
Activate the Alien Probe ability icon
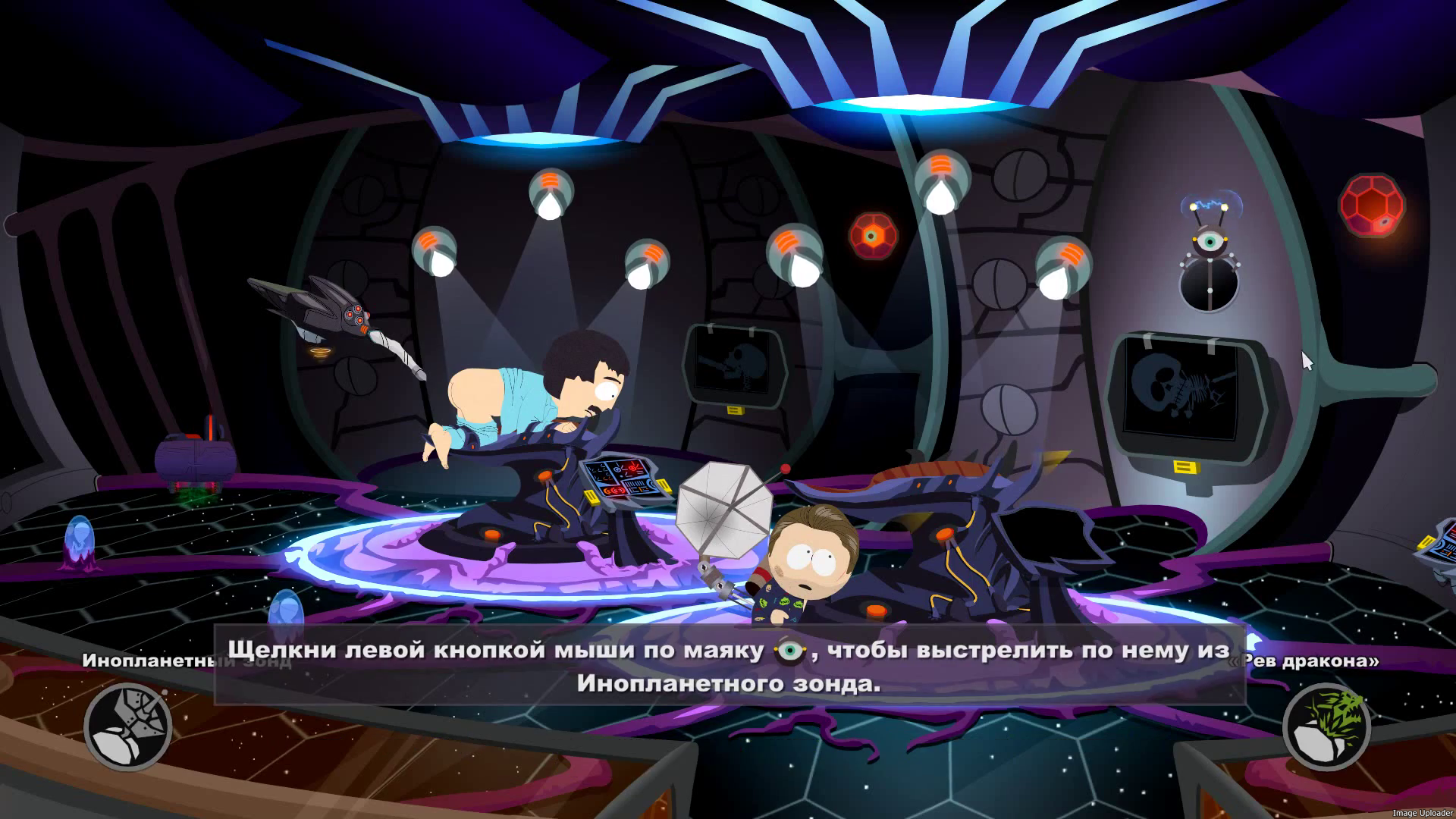(127, 726)
